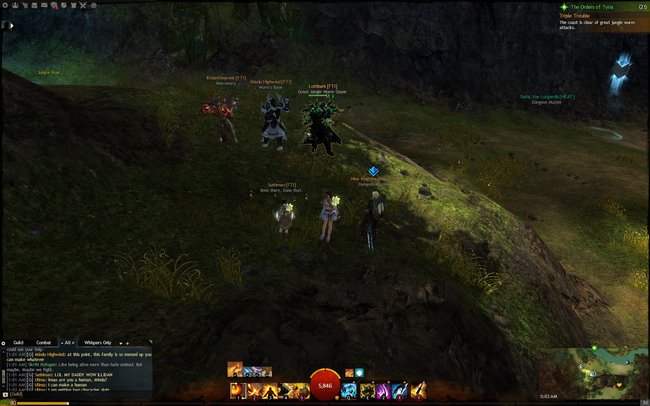Open The Orders of Tyria event tracker

pyautogui.click(x=600, y=6)
